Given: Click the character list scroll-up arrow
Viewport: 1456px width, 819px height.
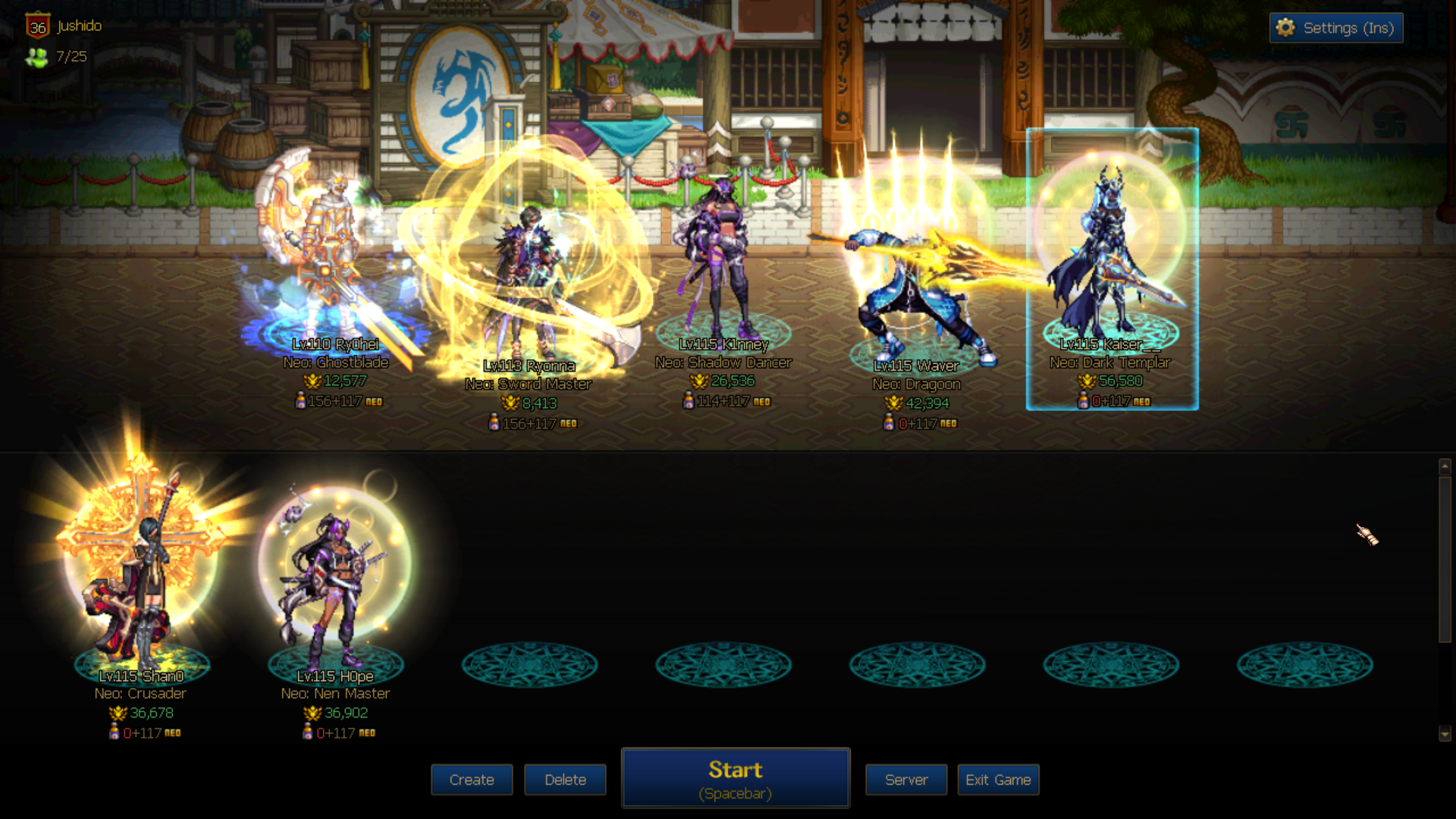Looking at the screenshot, I should (1445, 466).
